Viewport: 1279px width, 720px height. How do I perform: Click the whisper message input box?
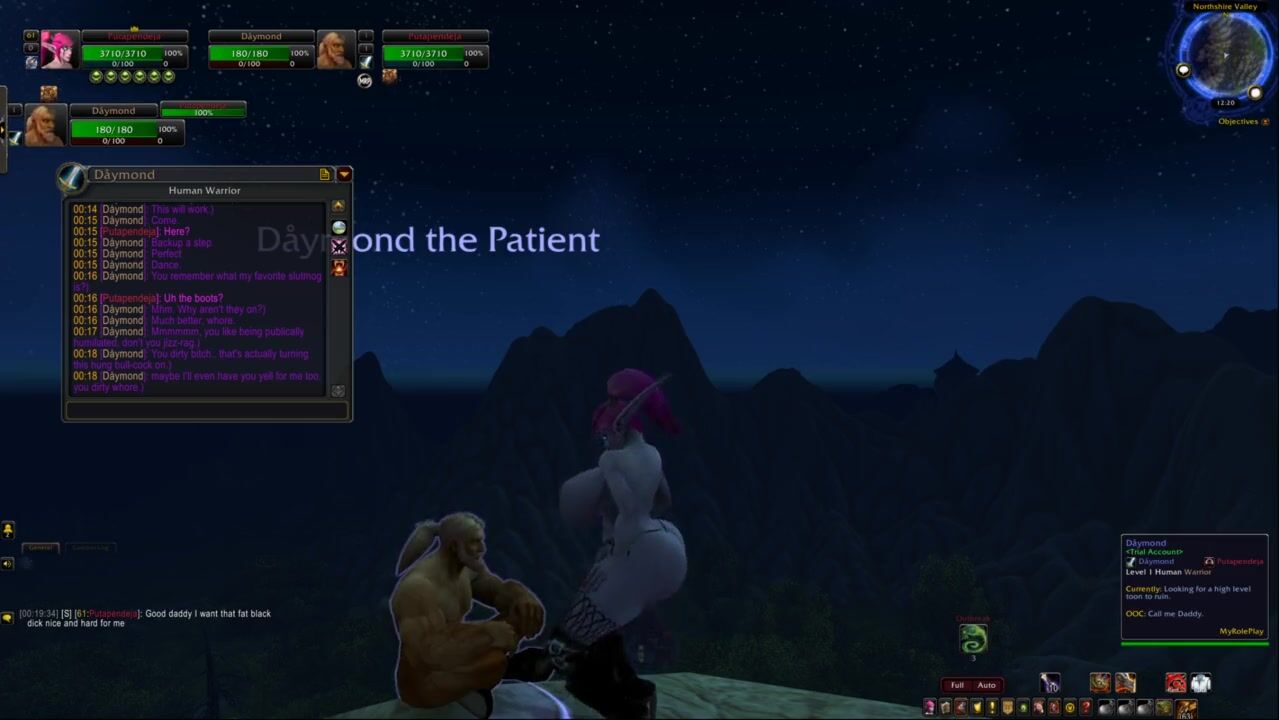(x=207, y=410)
